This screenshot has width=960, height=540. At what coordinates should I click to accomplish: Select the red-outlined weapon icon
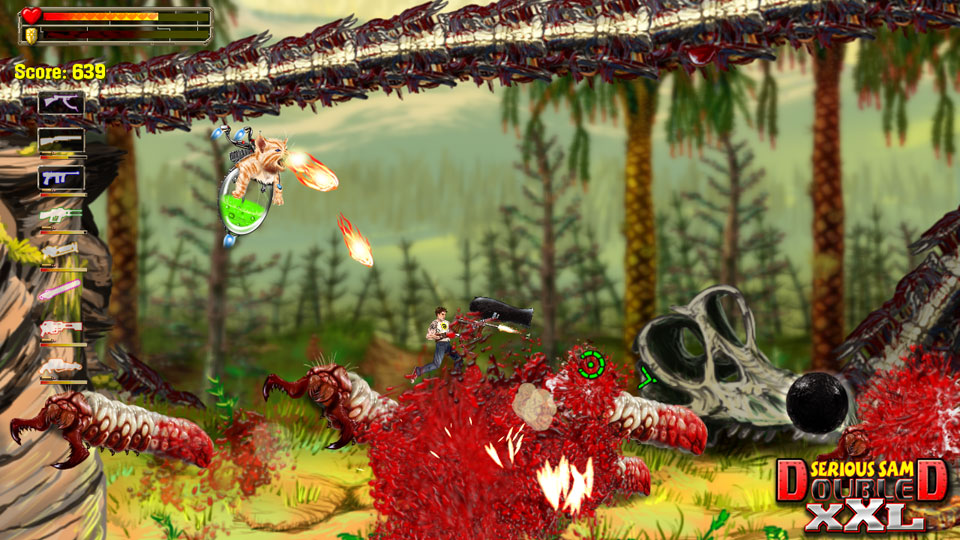[60, 329]
